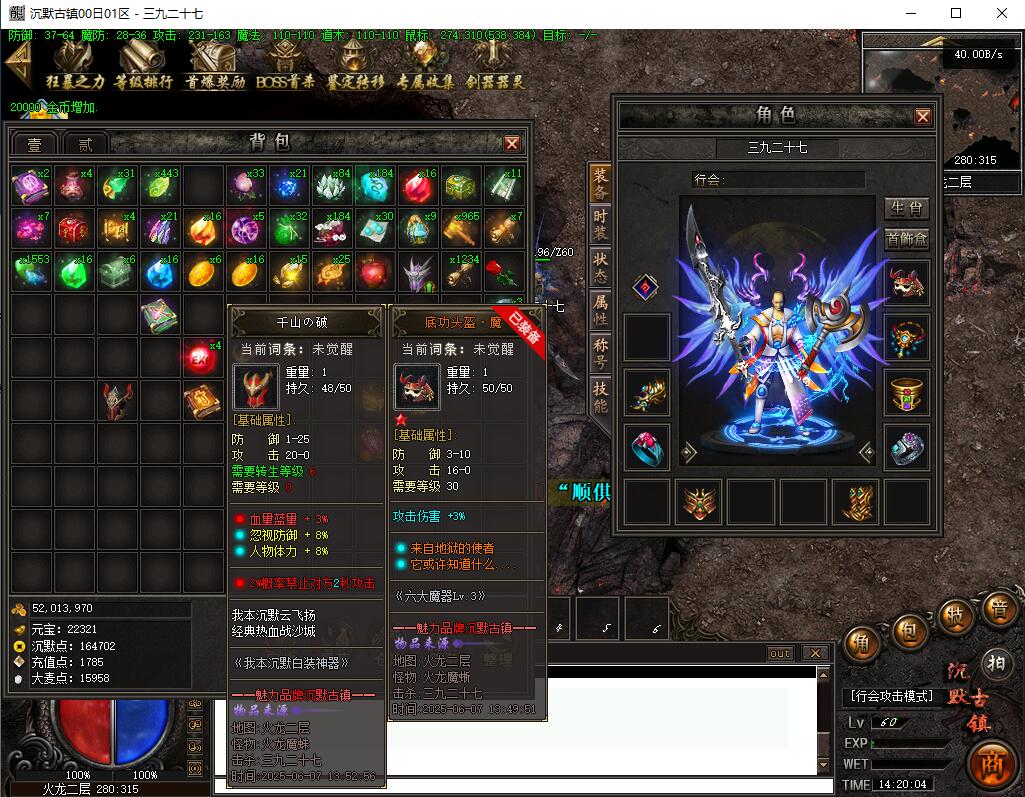The width and height of the screenshot is (1025, 797).
Task: Click the chat window out button
Action: [779, 653]
